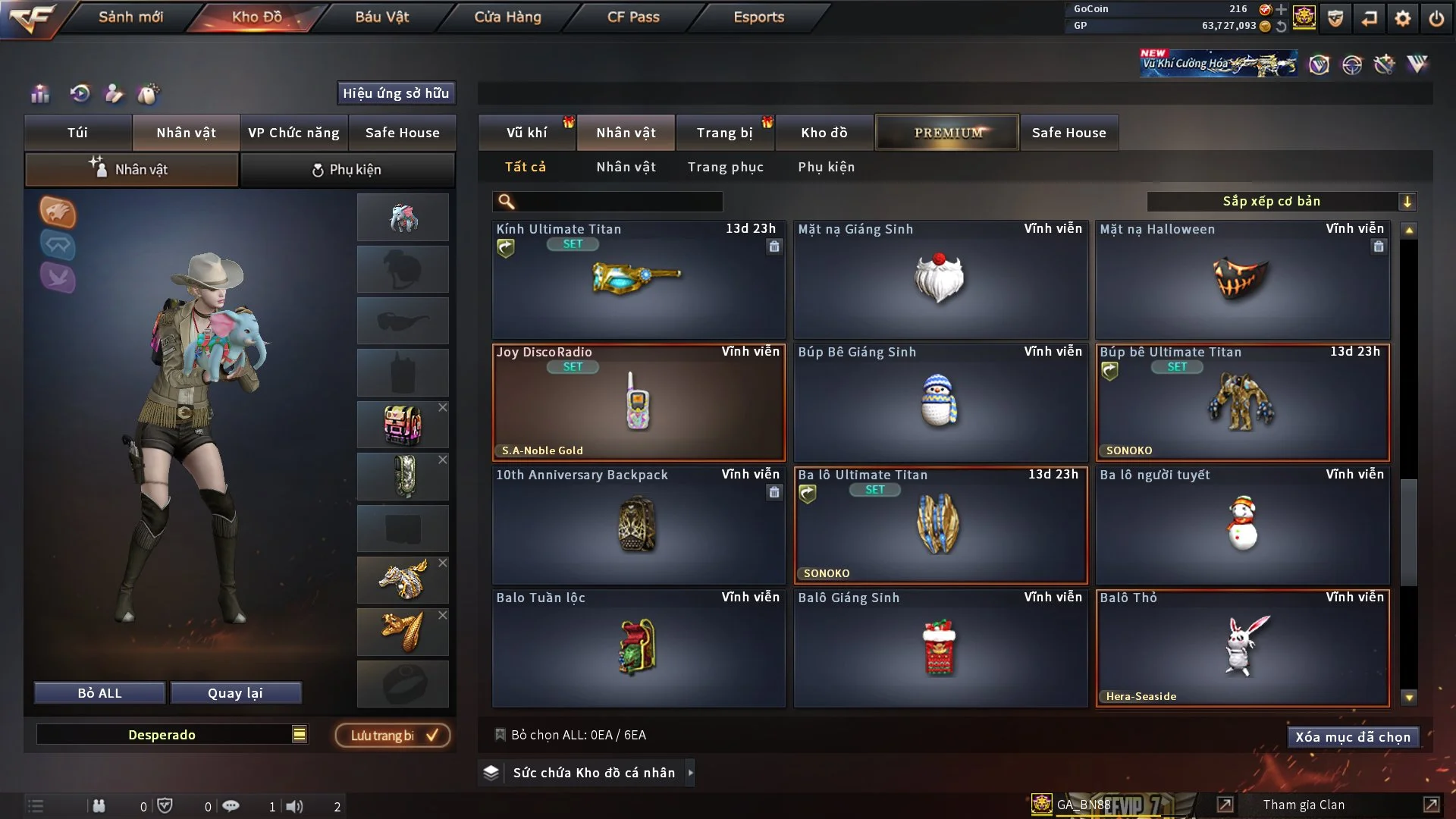
Task: Open the gear settings icon
Action: [x=1402, y=18]
